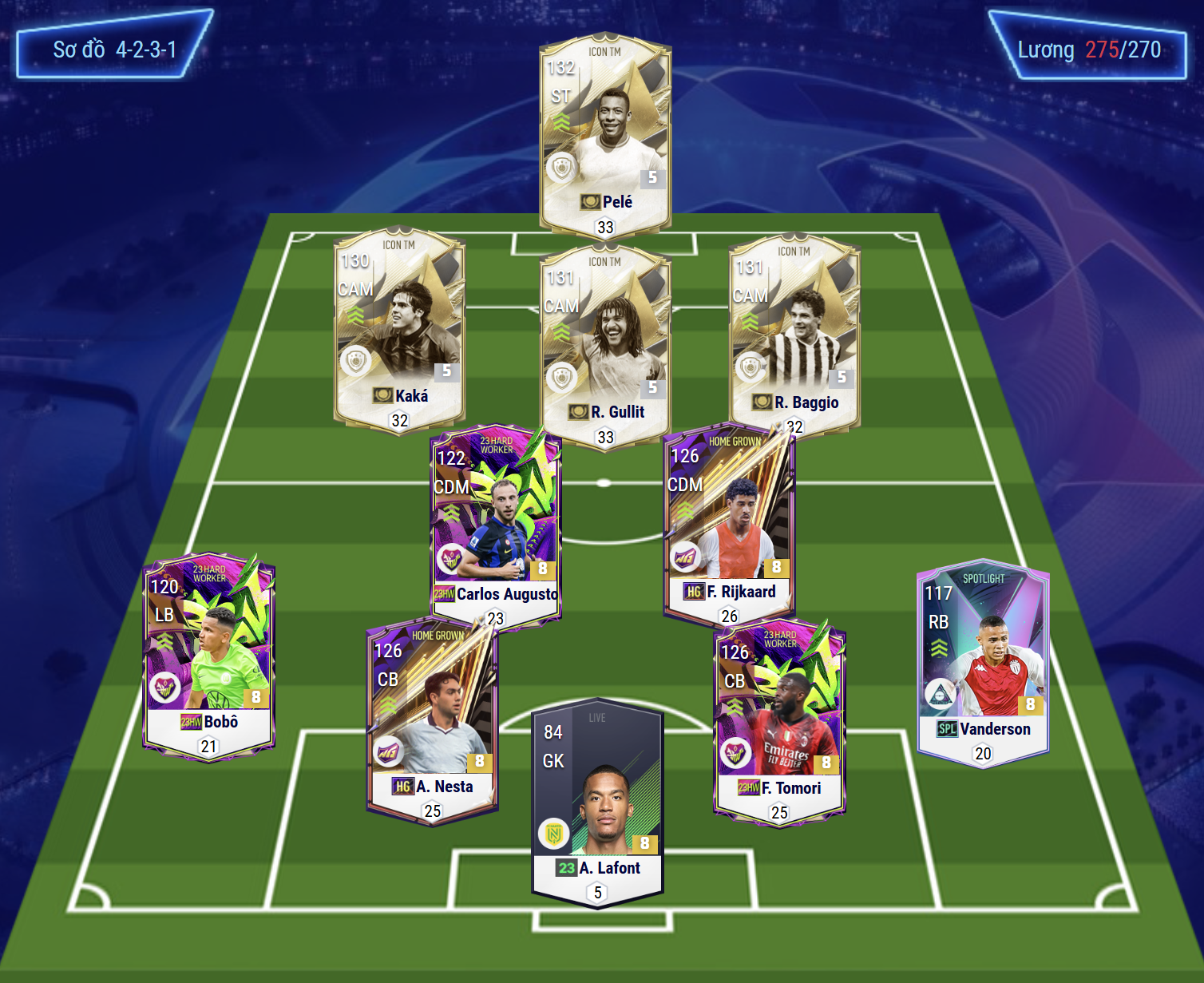This screenshot has height=983, width=1204.
Task: Select R. Gullit's player card
Action: 605,343
